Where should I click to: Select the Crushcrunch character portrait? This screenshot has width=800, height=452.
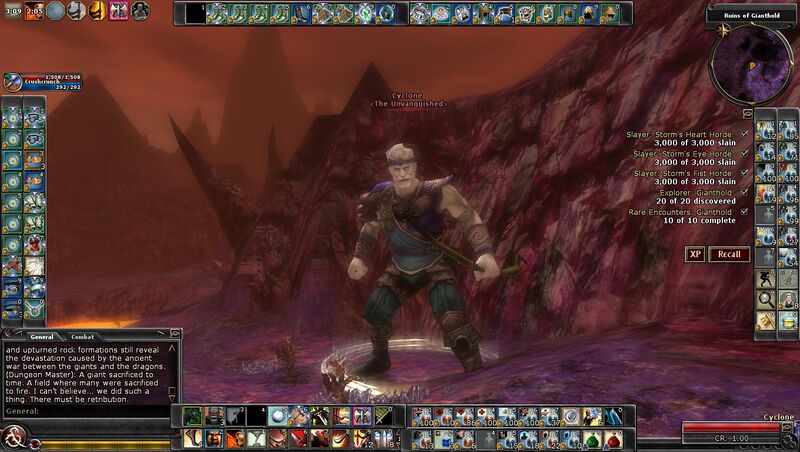coord(12,83)
